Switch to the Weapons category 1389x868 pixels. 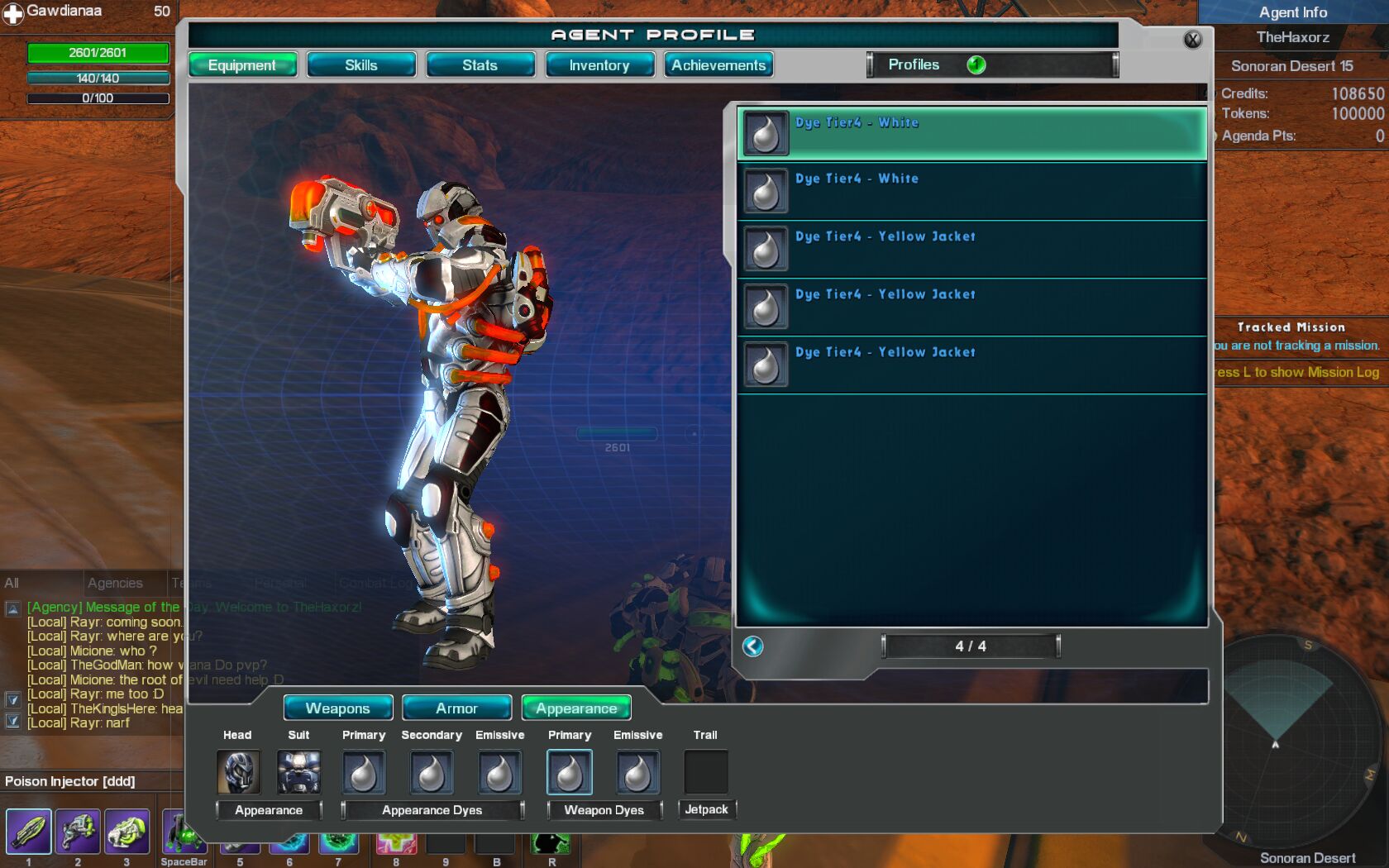pos(337,708)
